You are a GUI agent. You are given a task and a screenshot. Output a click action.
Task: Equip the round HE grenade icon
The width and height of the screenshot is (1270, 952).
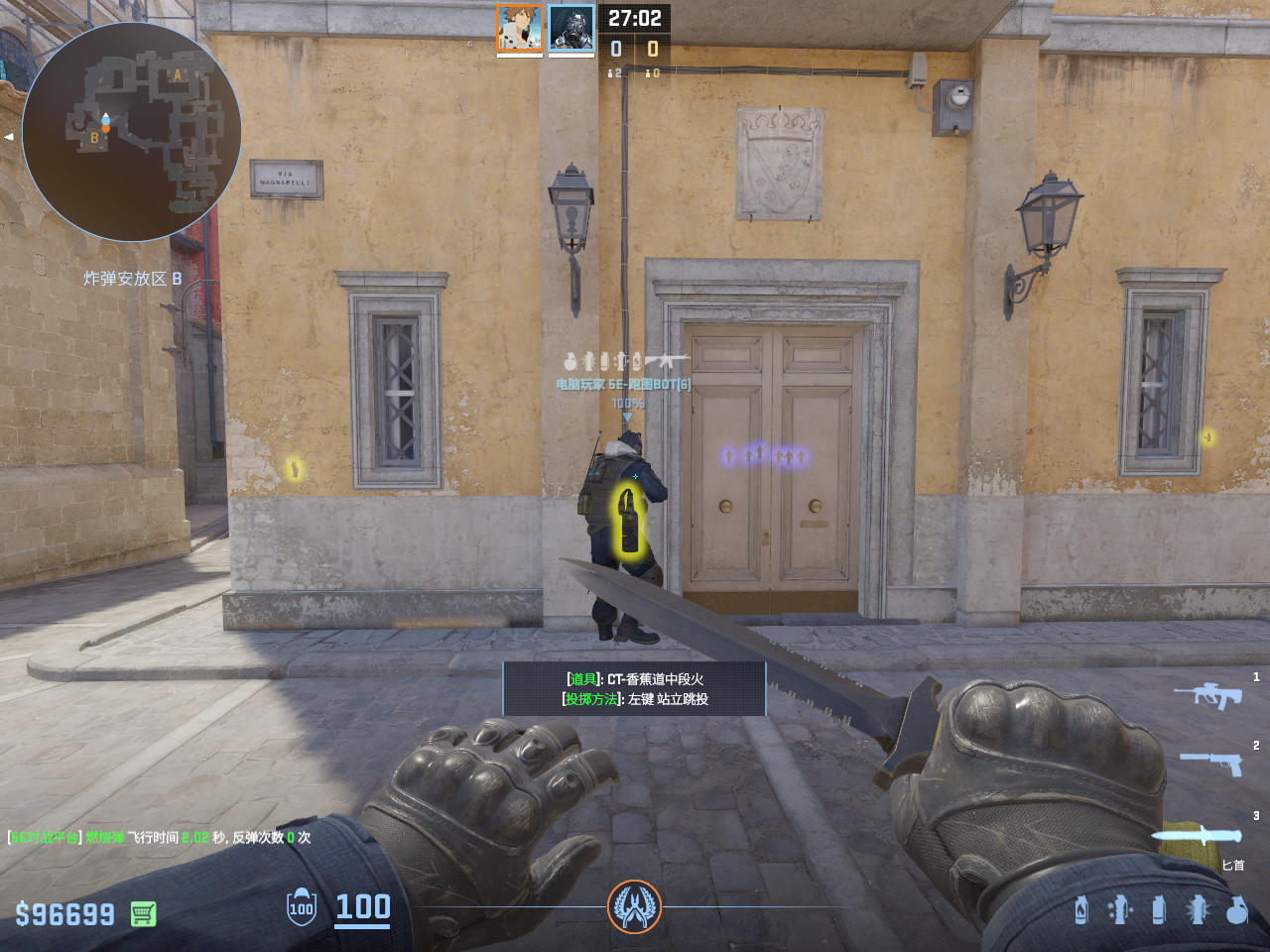1236,909
